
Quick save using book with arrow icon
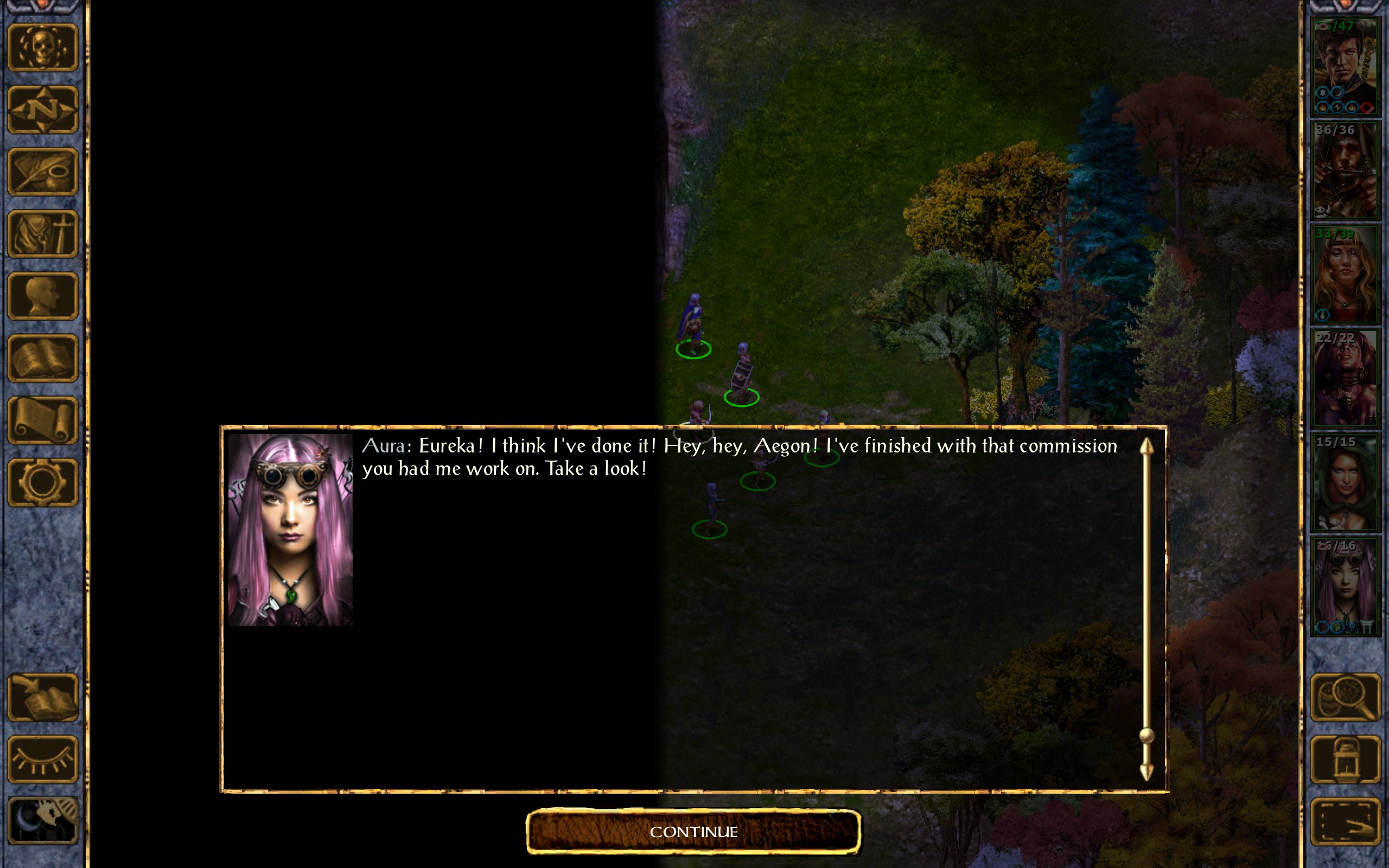point(42,697)
